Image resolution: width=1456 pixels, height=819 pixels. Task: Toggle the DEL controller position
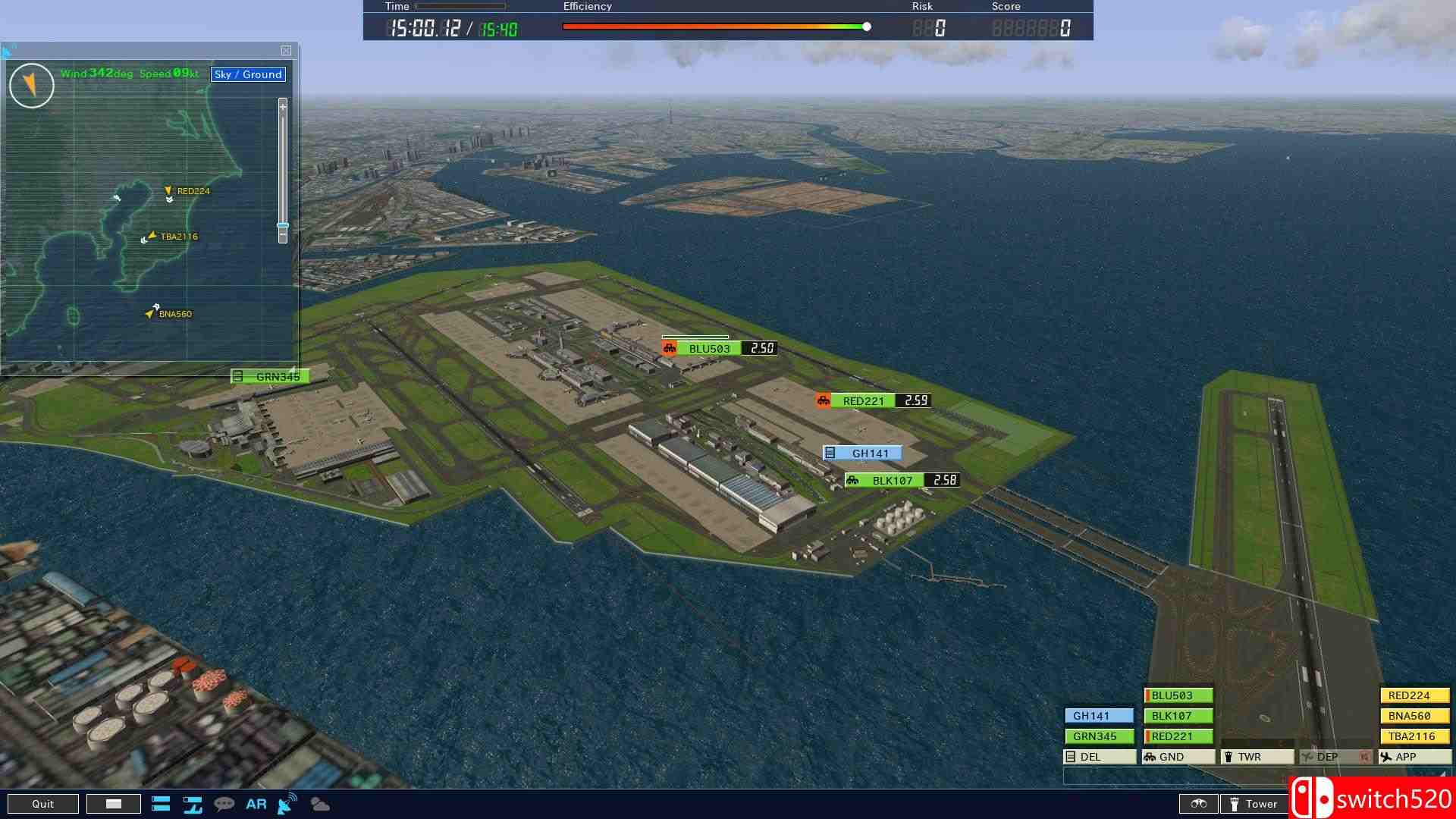coord(1098,756)
